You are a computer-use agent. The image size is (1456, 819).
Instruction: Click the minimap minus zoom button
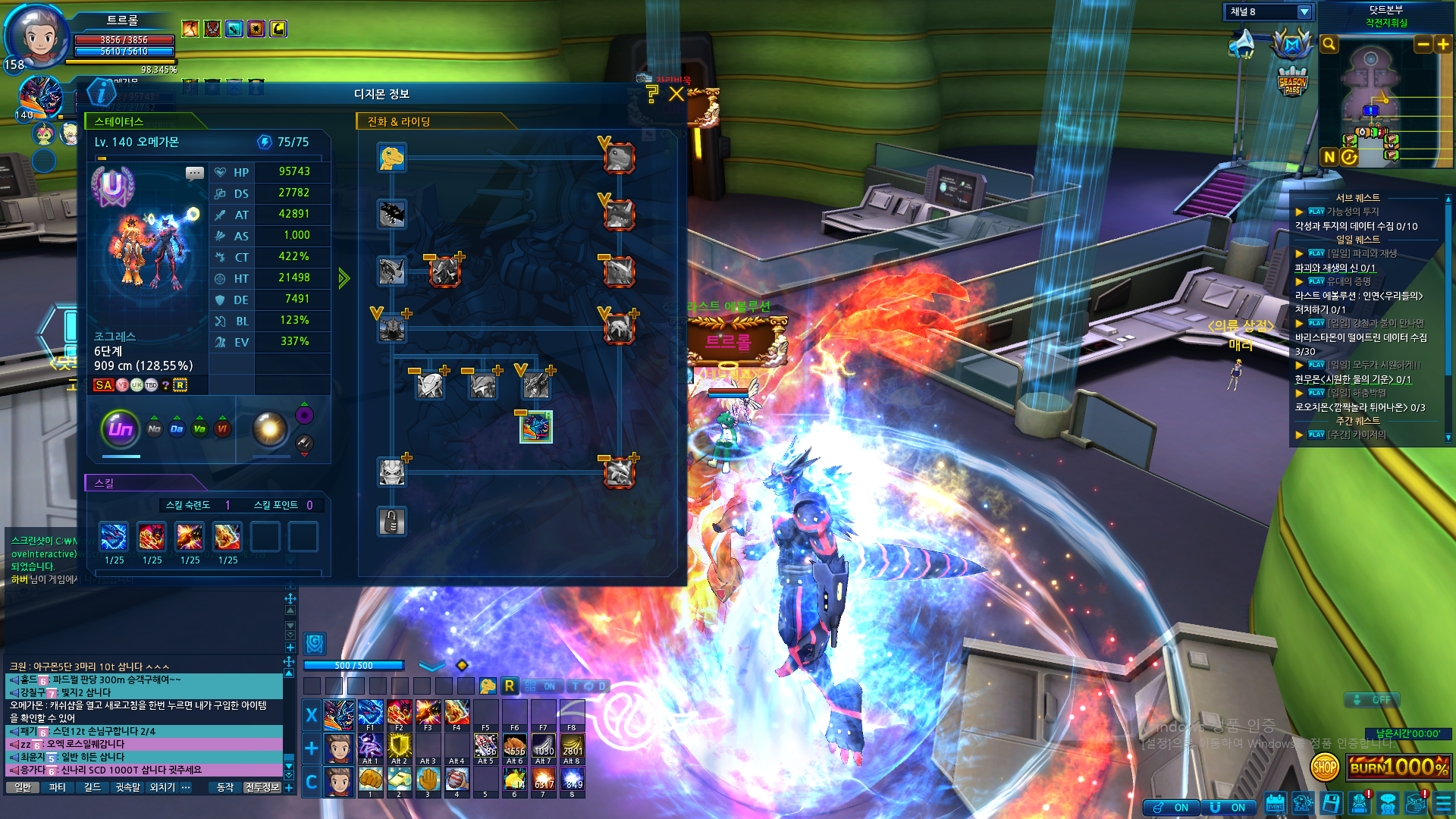[1423, 45]
